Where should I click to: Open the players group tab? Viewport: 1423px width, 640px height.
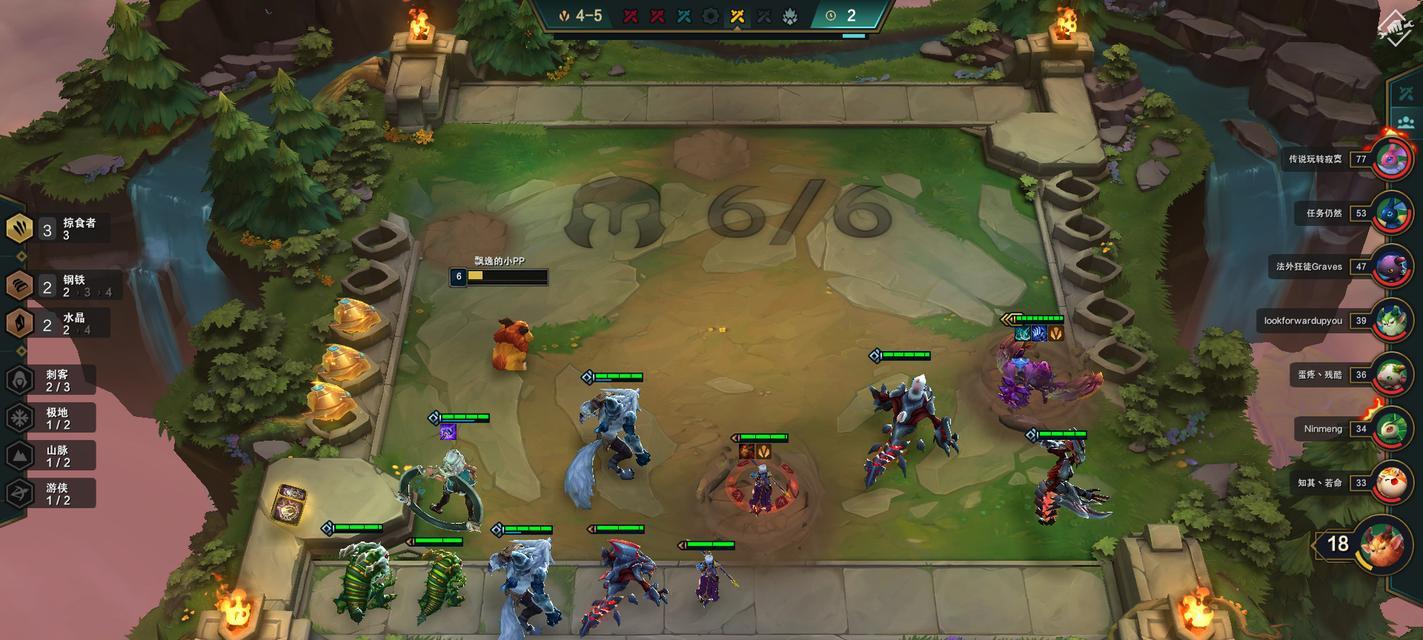click(x=1406, y=123)
